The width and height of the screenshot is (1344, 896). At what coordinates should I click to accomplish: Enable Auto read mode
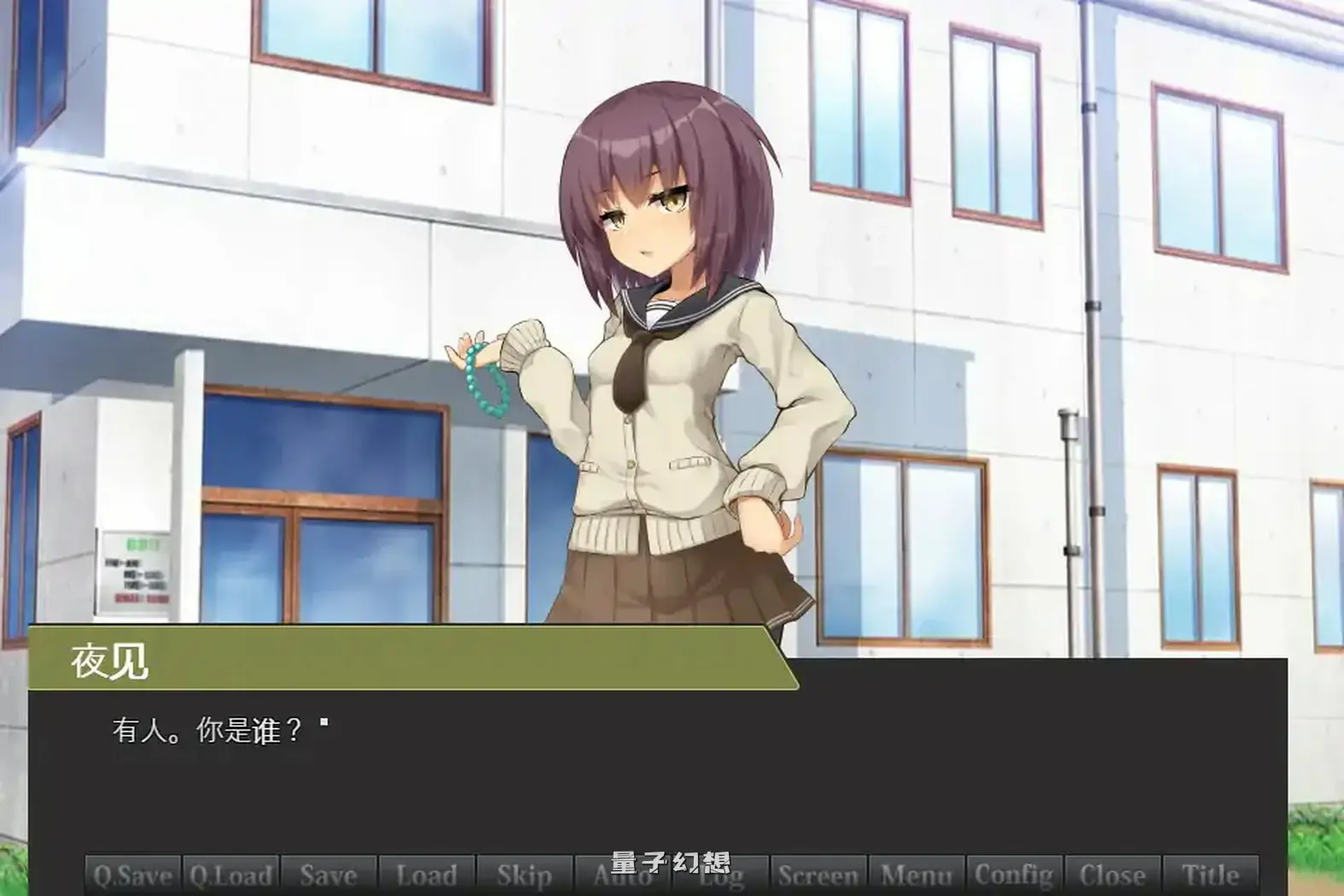pyautogui.click(x=620, y=876)
